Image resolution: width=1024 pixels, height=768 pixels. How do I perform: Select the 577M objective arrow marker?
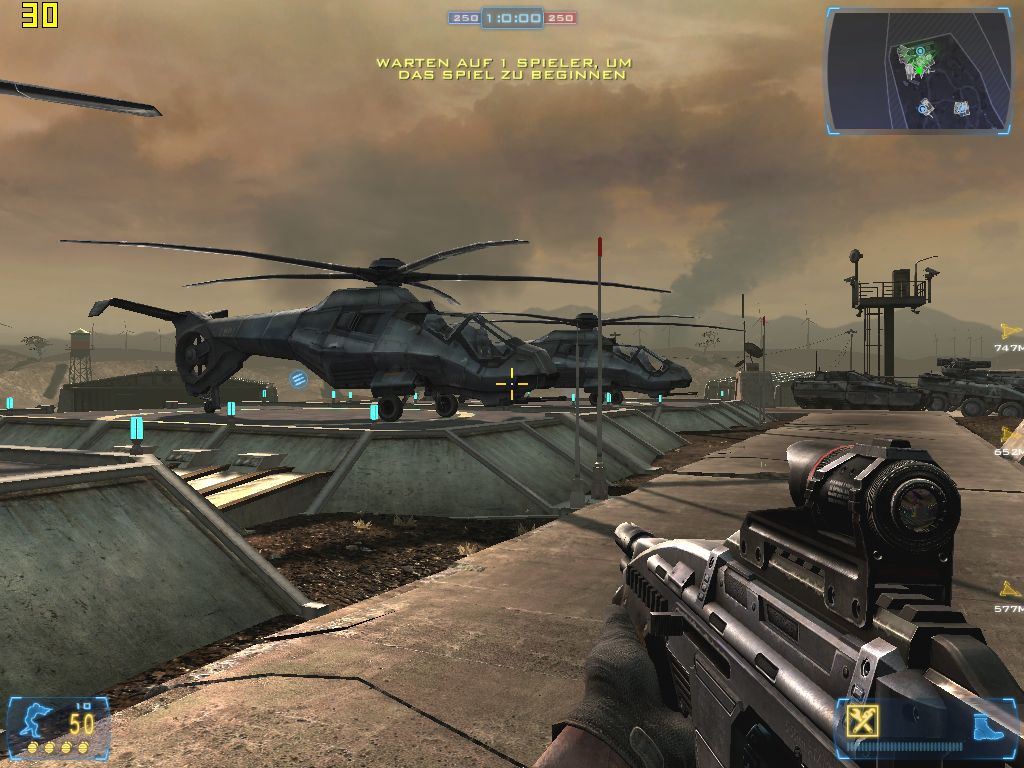(x=1011, y=590)
